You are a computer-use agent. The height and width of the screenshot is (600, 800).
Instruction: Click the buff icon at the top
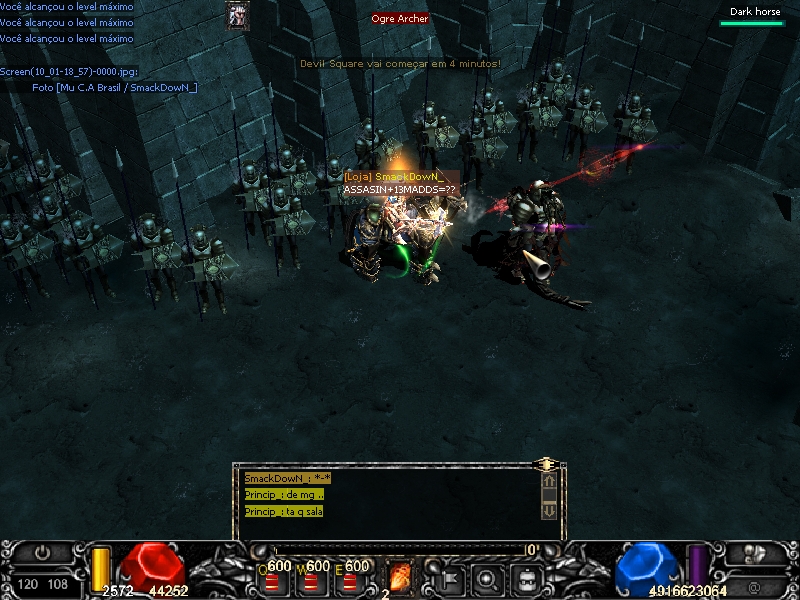[x=238, y=15]
